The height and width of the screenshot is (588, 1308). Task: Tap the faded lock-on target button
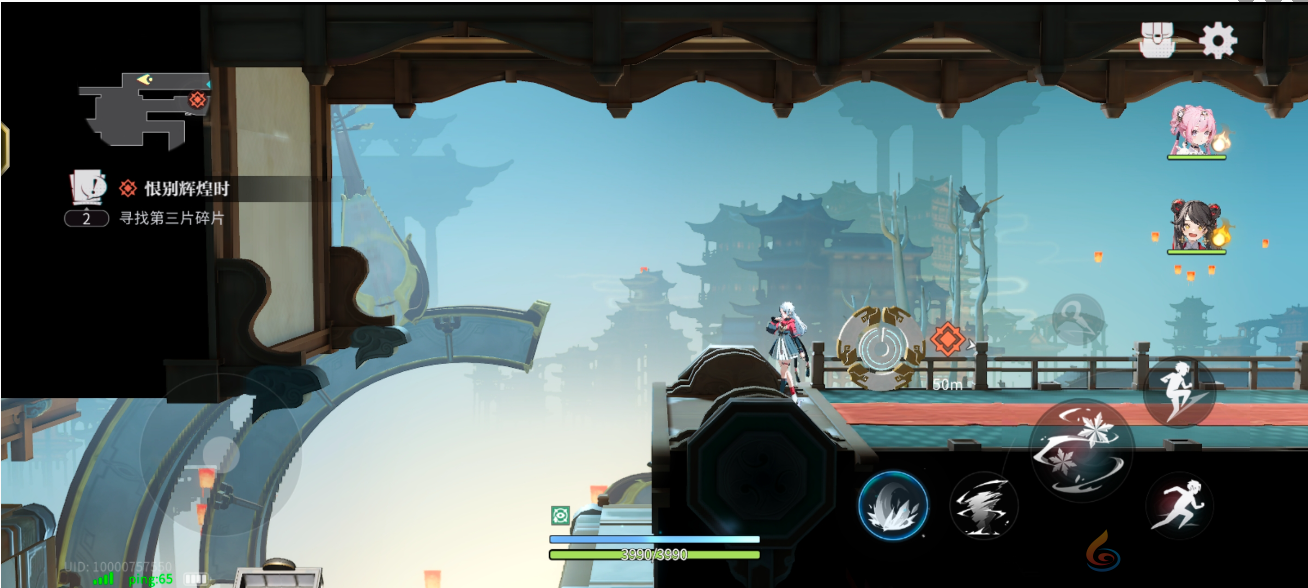click(x=1078, y=319)
